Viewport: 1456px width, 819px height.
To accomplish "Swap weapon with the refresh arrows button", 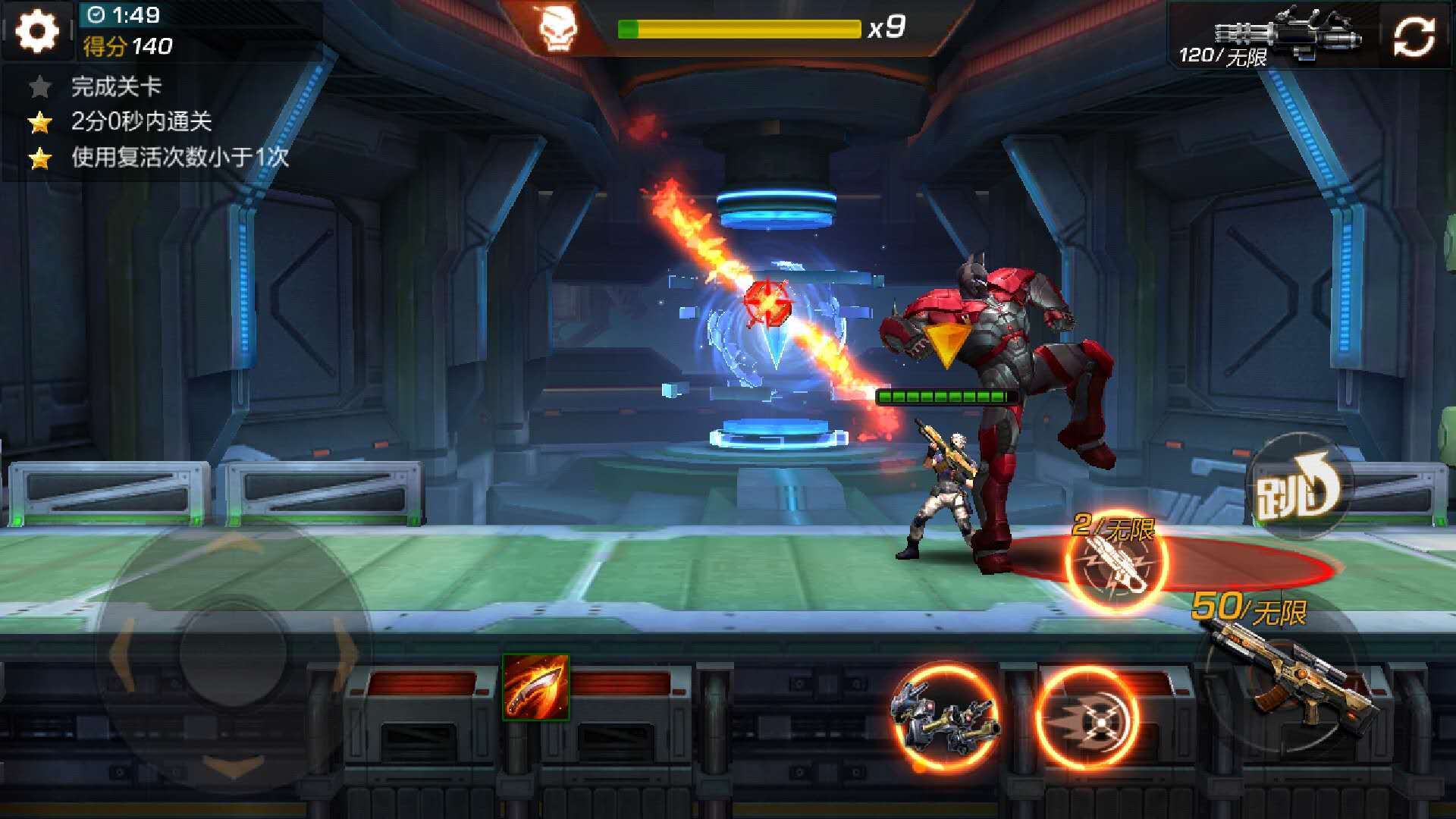I will point(1414,36).
